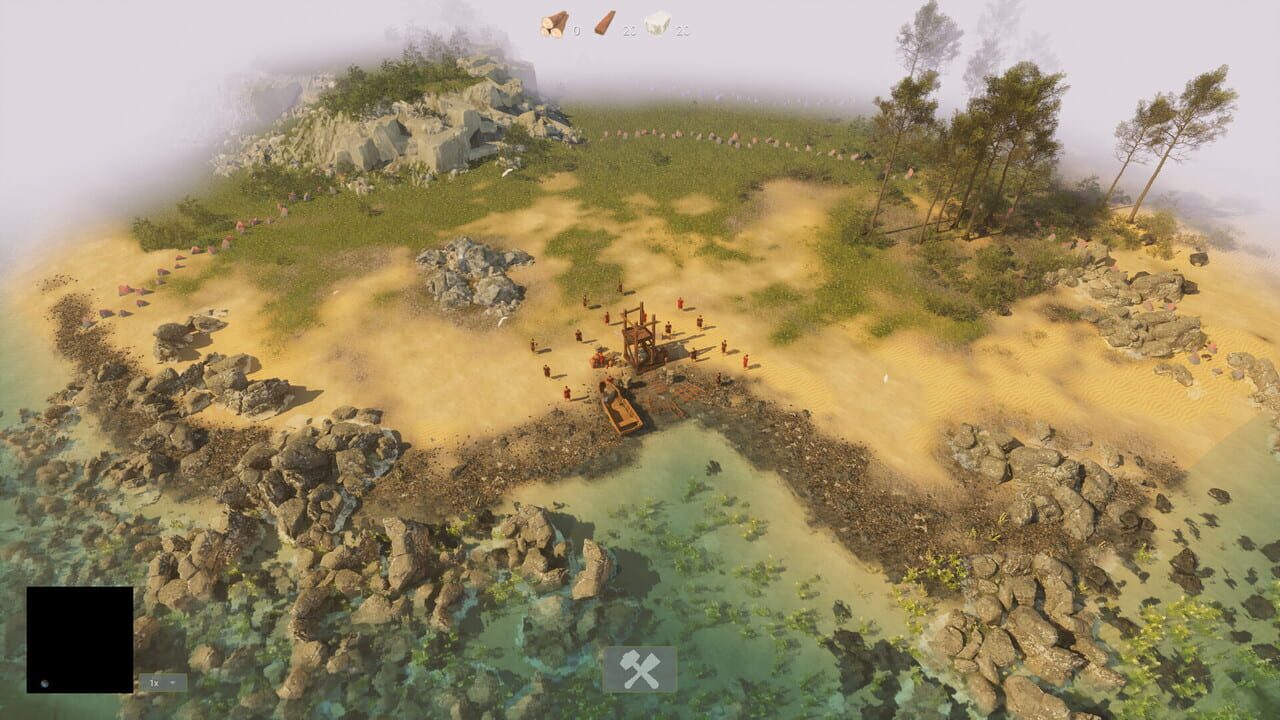Select the log pile counter showing 0
1280x720 pixels.
point(575,28)
